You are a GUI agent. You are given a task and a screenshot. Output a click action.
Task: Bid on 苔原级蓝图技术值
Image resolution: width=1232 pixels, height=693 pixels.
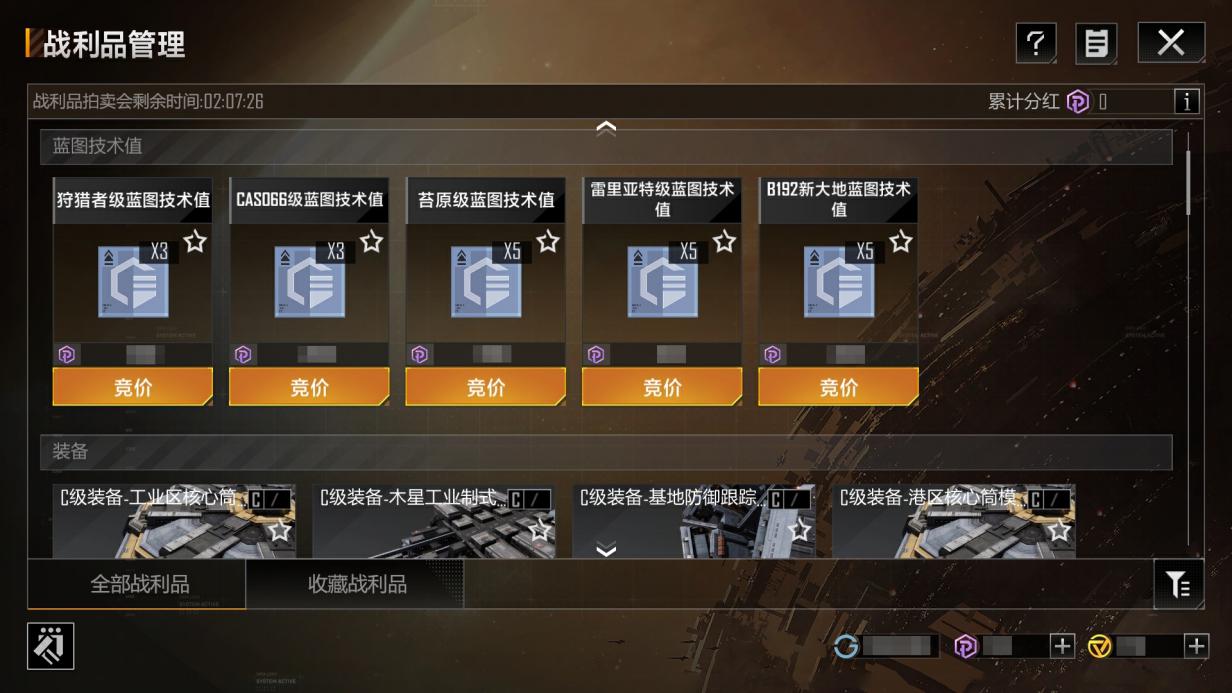pos(486,387)
